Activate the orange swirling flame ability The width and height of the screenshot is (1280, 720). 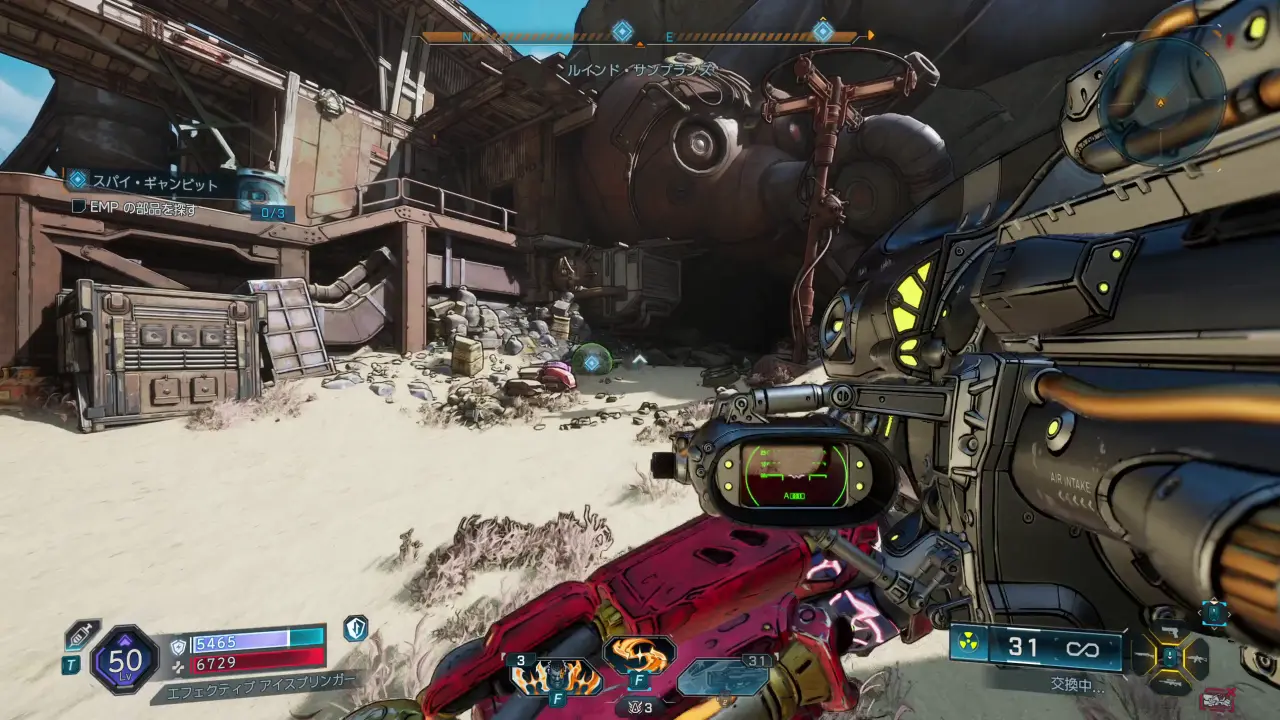pos(639,655)
